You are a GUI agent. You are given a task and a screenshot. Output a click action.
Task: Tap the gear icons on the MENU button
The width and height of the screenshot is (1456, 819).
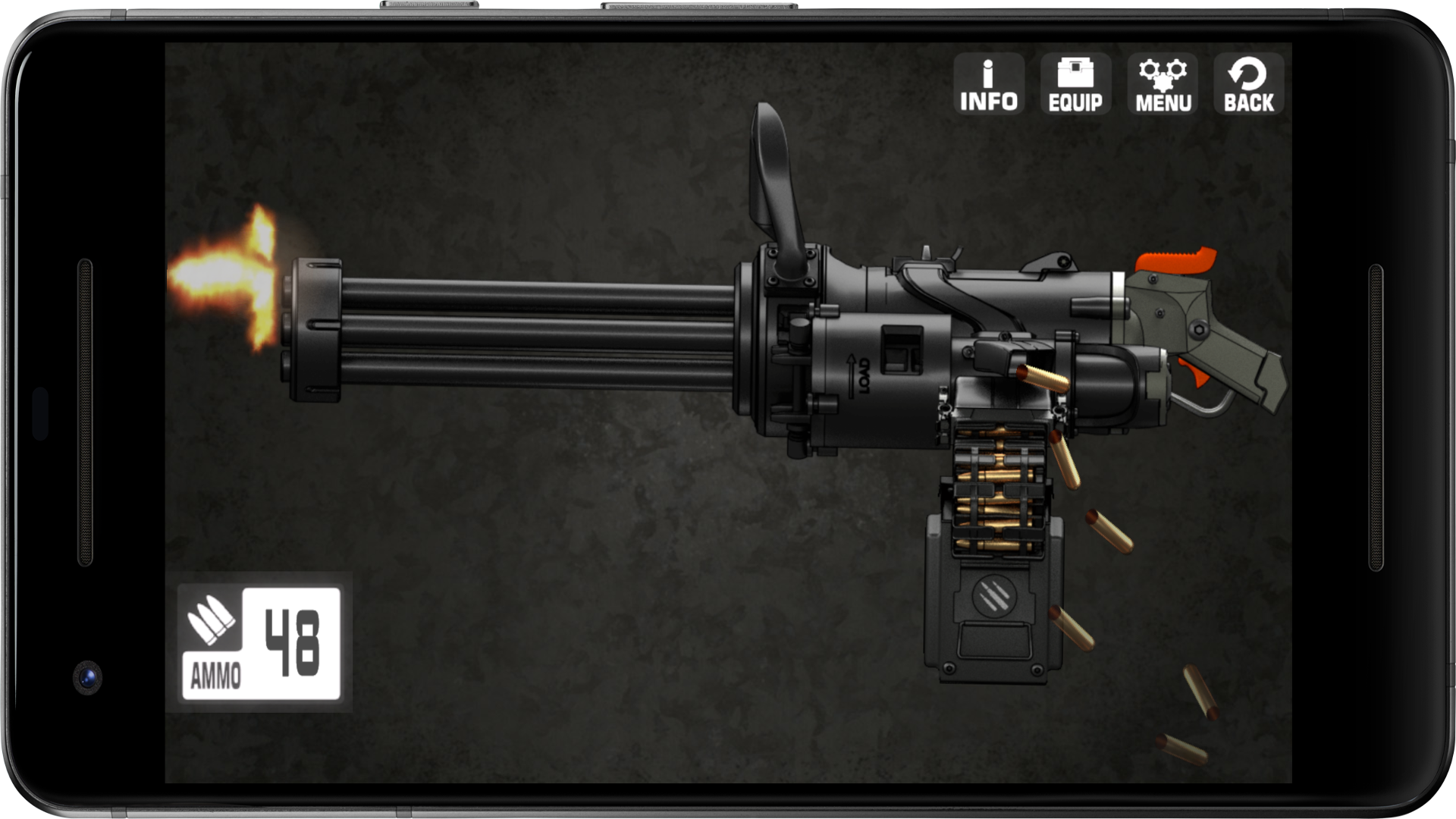click(x=1163, y=72)
